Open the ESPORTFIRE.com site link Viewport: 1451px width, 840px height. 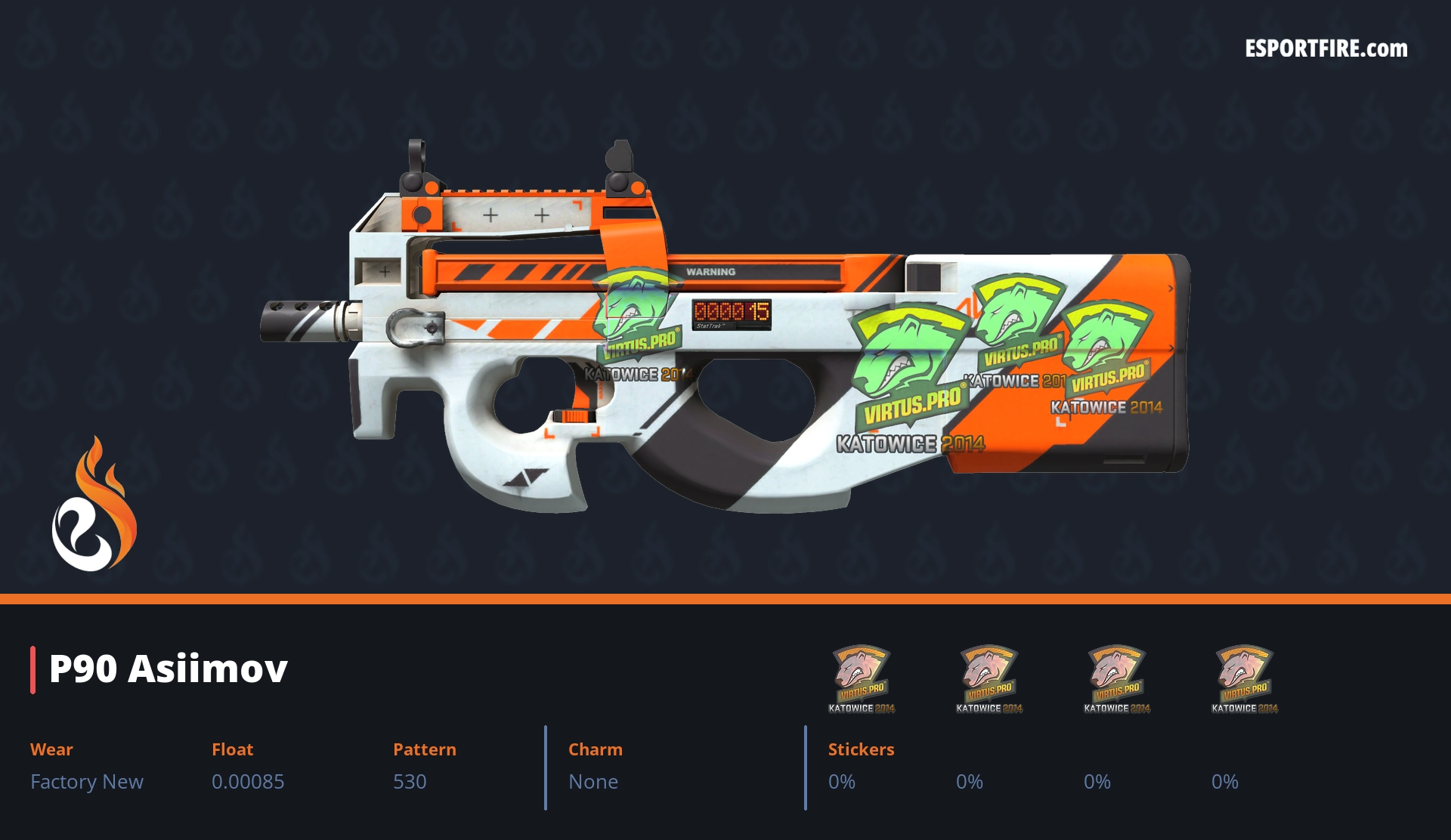point(1326,49)
